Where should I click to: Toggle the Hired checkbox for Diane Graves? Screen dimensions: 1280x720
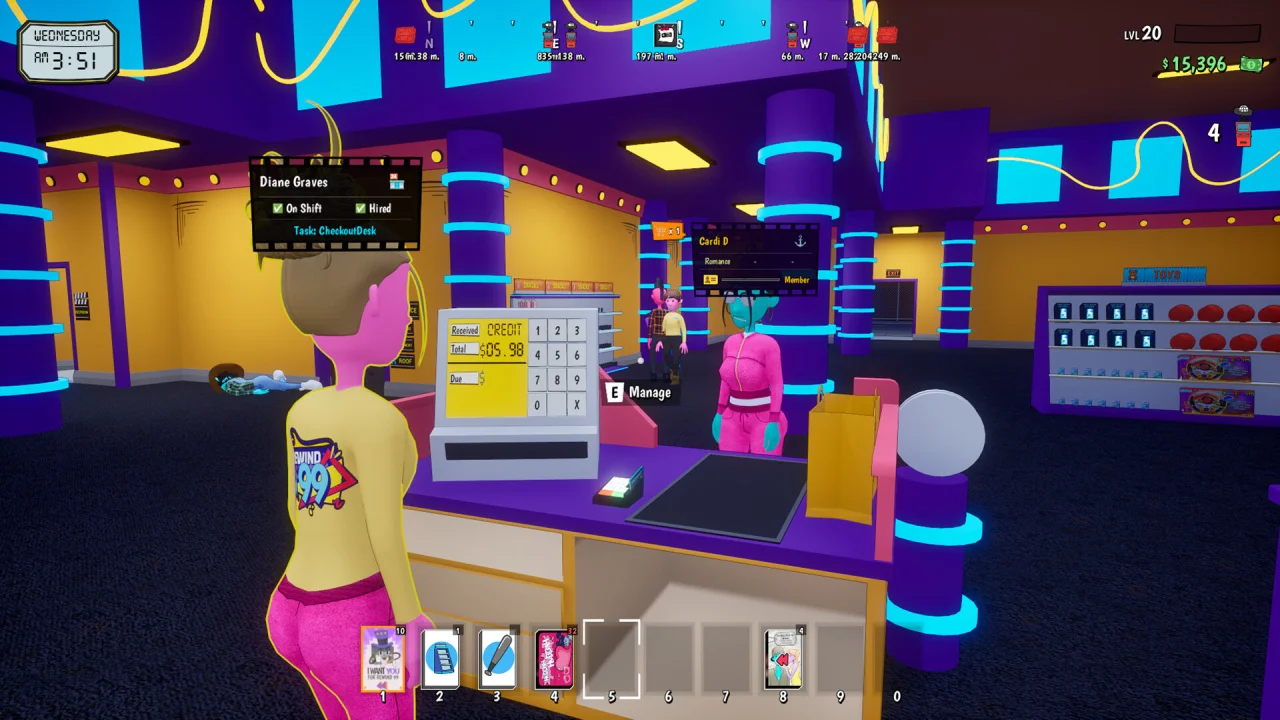click(360, 208)
